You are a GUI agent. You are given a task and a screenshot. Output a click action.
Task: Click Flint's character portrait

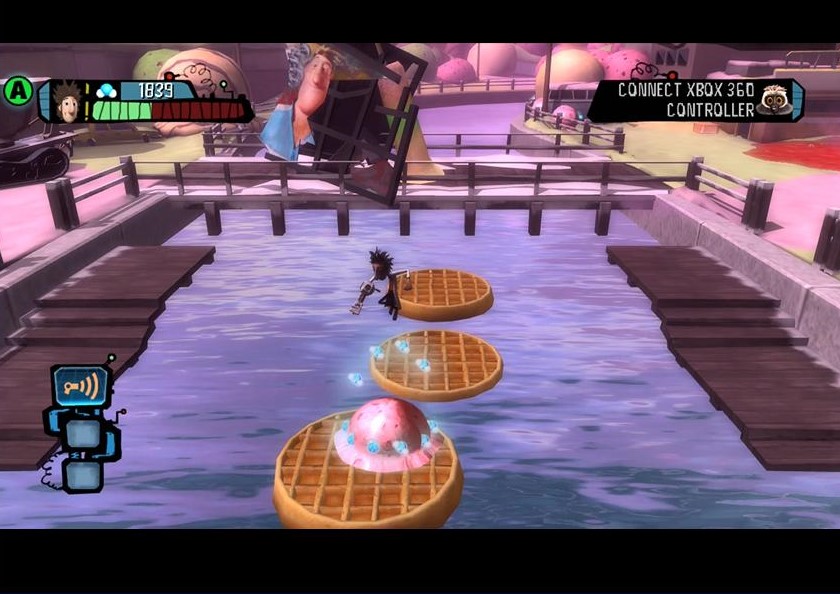(x=67, y=102)
